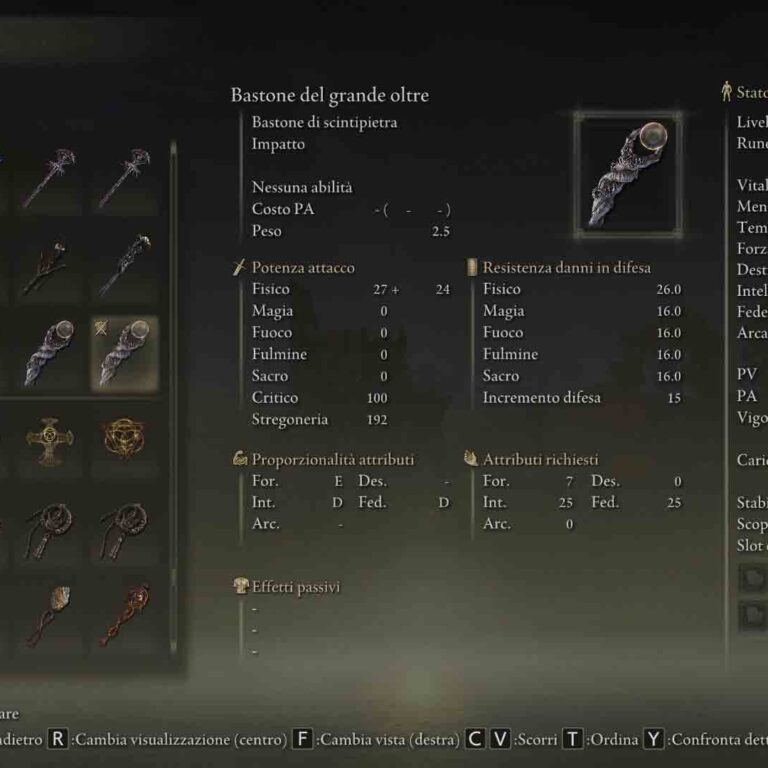This screenshot has width=768, height=768.
Task: Select the highlighted Bastone del grande oltre slot
Action: point(124,353)
